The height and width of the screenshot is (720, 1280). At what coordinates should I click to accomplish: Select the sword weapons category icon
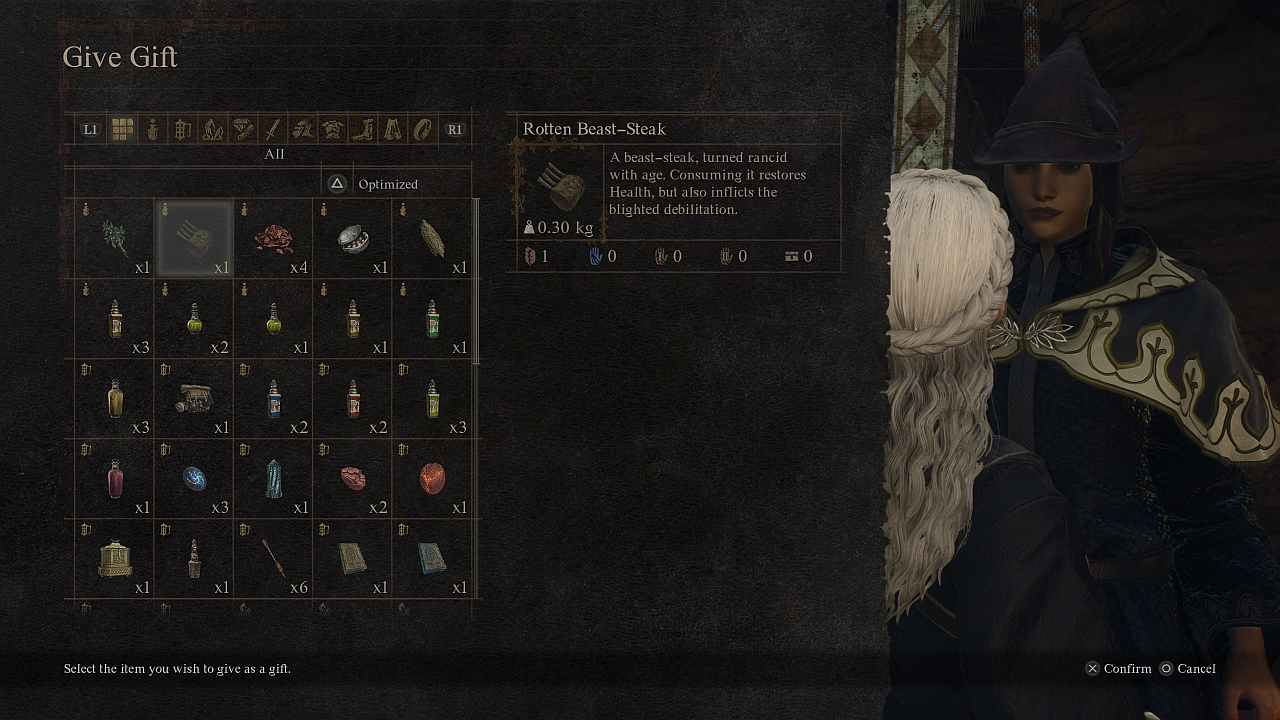pyautogui.click(x=272, y=129)
